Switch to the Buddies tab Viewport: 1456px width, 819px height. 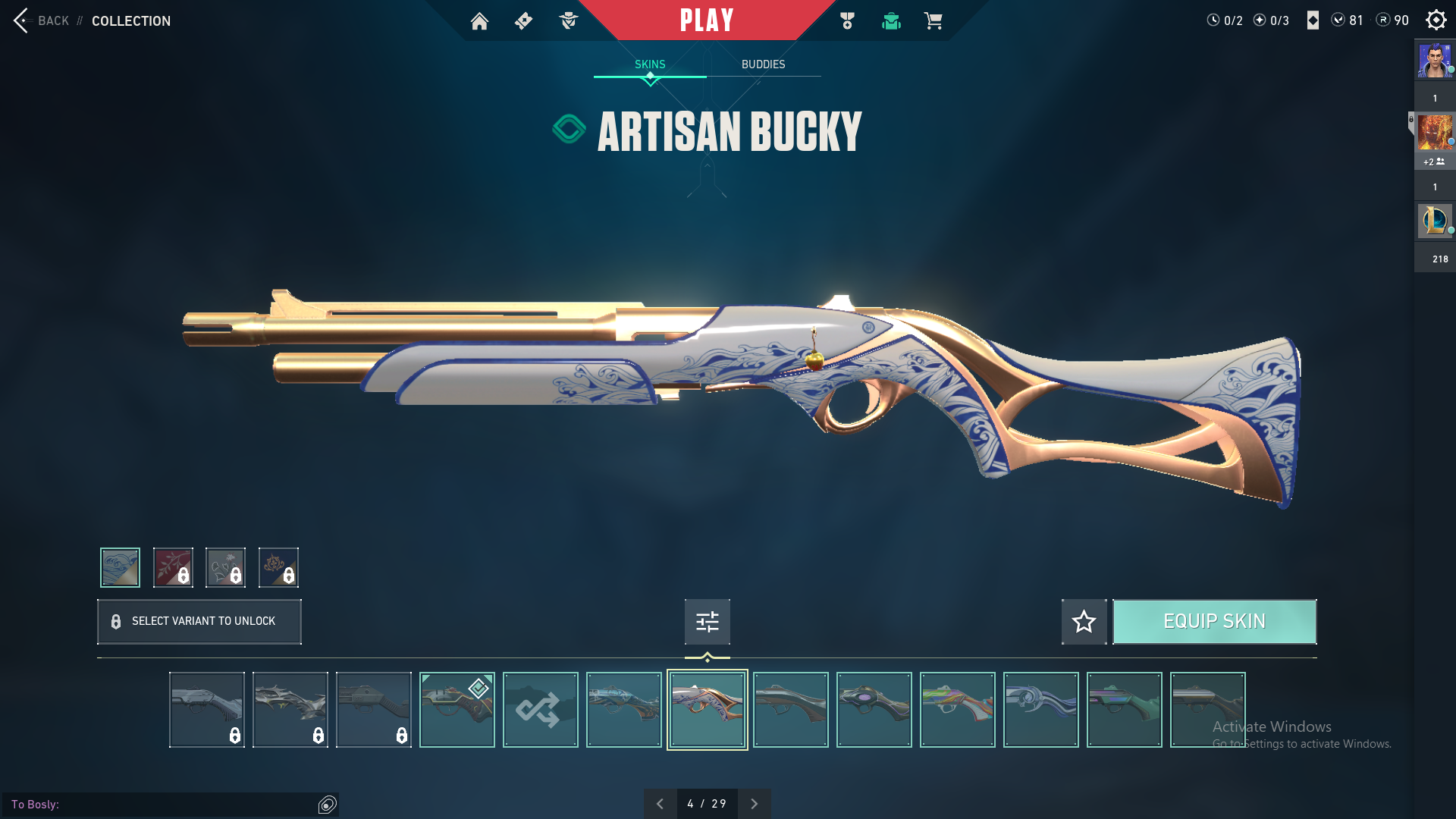[763, 64]
